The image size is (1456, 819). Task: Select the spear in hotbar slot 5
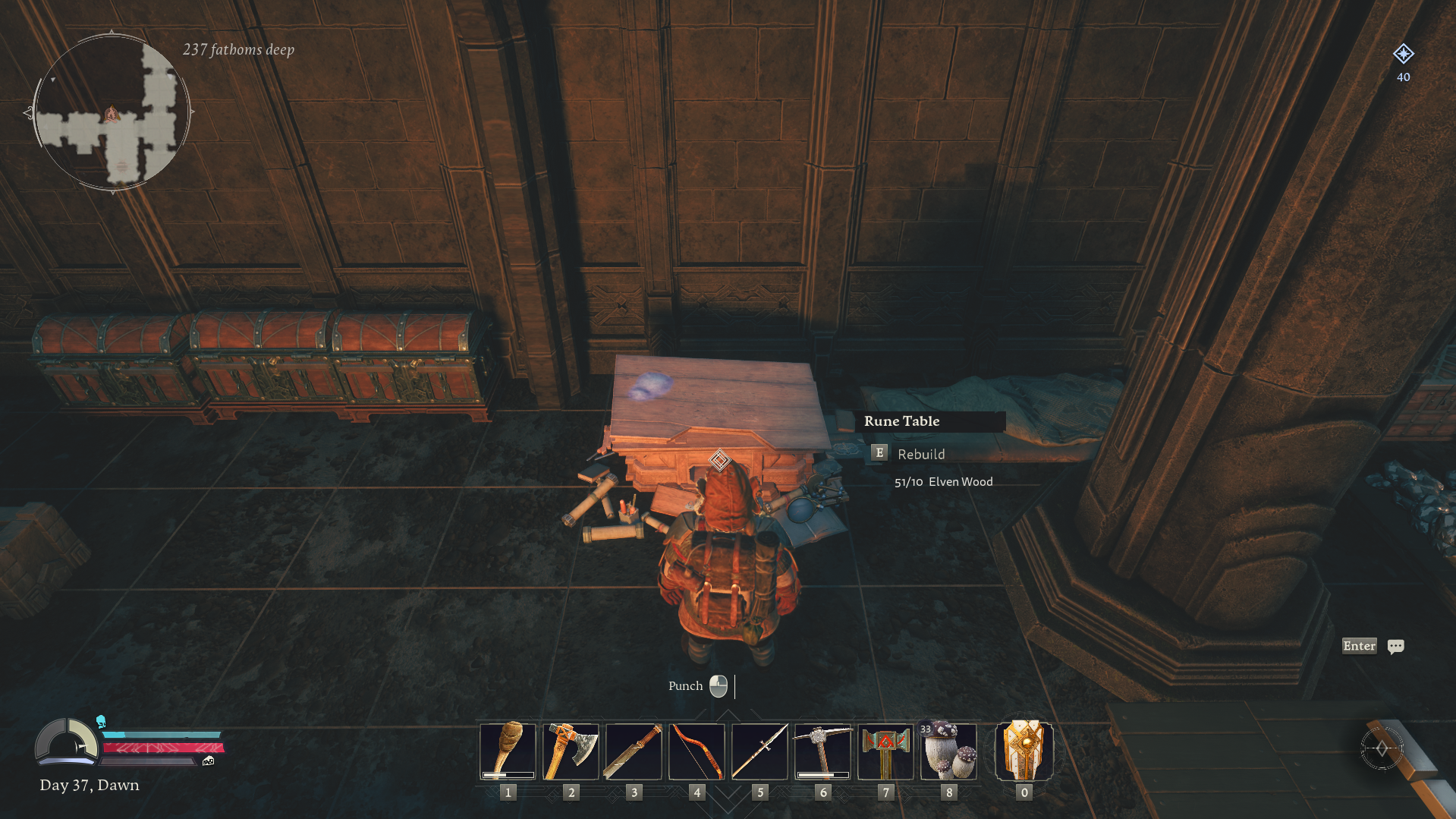[x=759, y=750]
